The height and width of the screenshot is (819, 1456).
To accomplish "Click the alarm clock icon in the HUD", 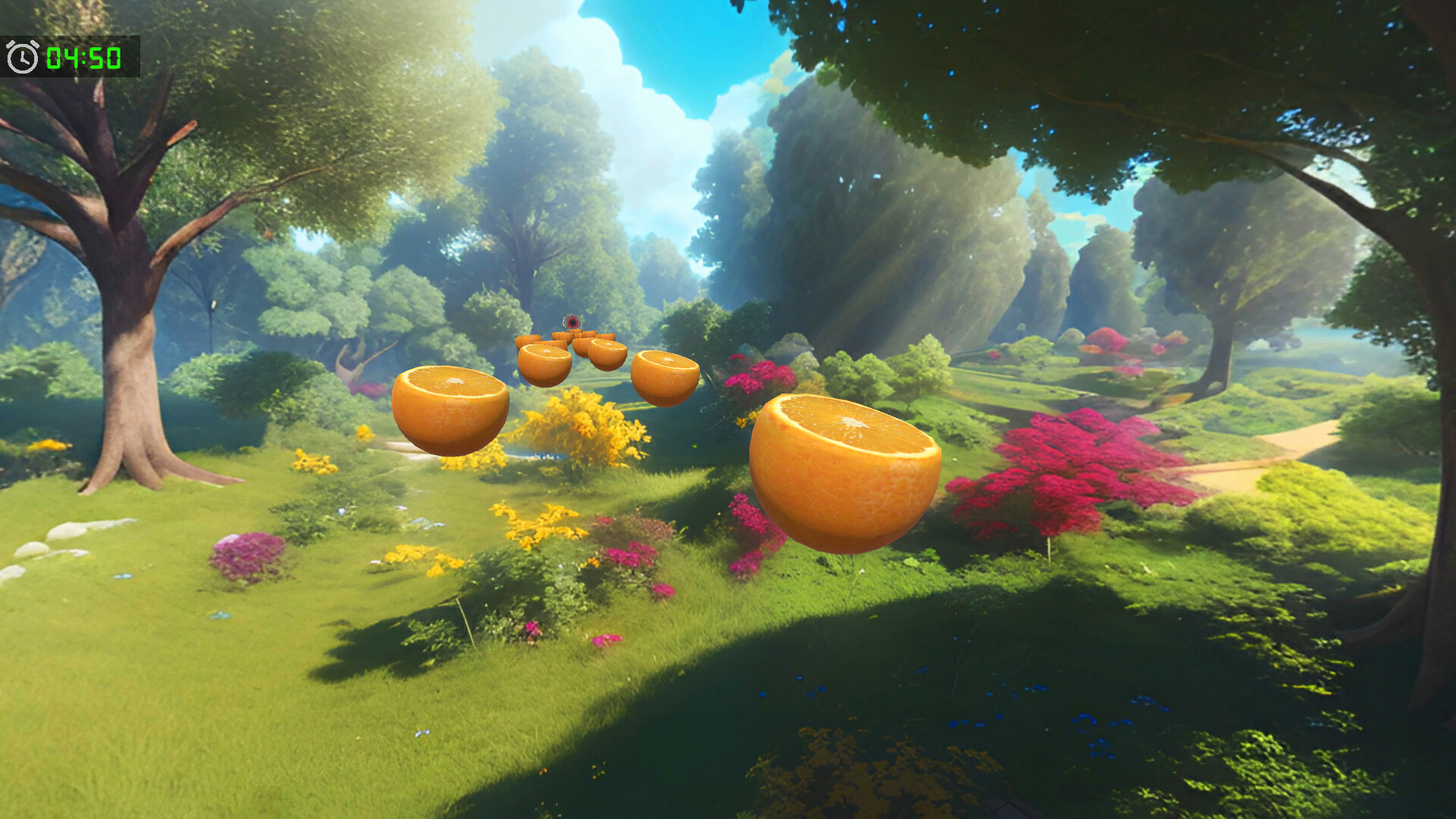I will click(21, 55).
